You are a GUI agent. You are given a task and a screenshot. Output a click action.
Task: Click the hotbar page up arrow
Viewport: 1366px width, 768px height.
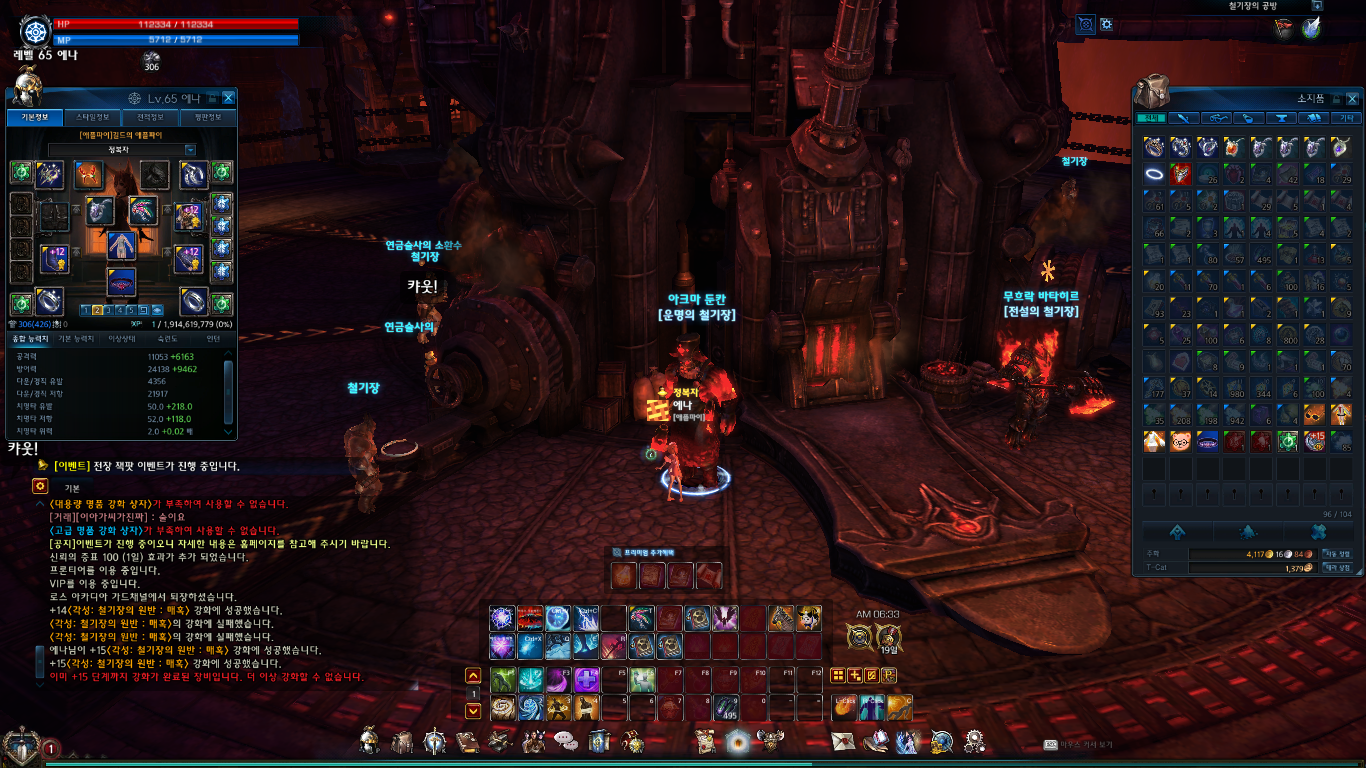click(474, 676)
